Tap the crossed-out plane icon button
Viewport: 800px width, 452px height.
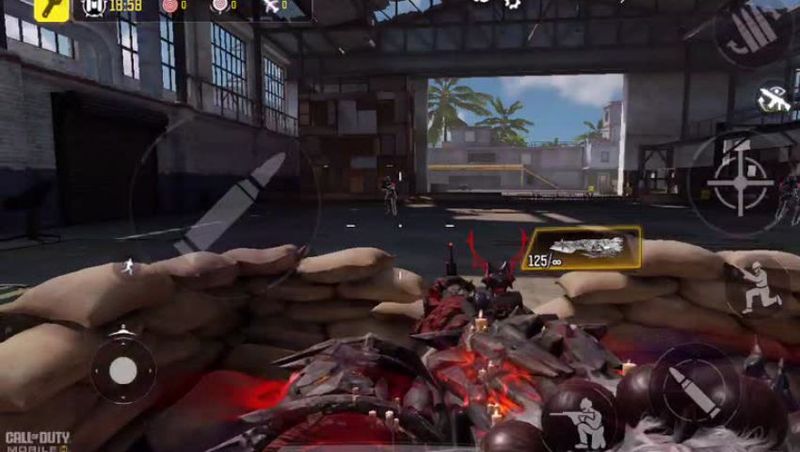[x=773, y=98]
